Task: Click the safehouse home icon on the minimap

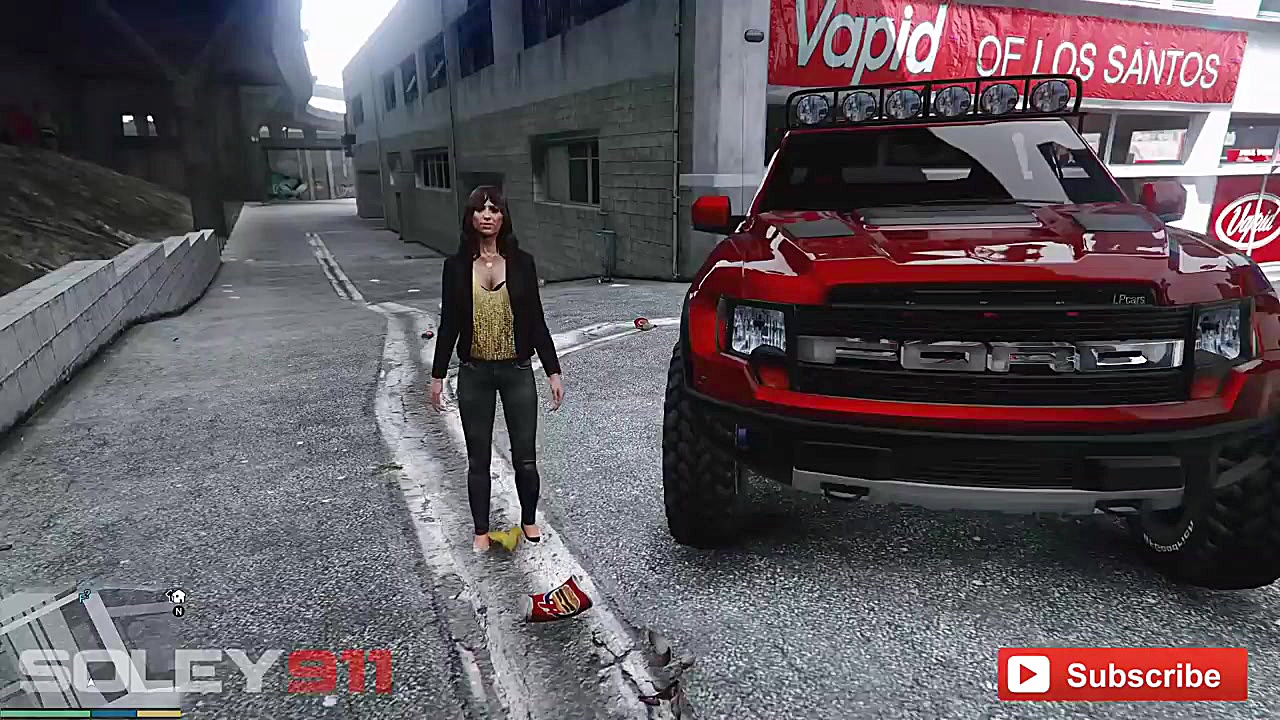Action: point(177,597)
